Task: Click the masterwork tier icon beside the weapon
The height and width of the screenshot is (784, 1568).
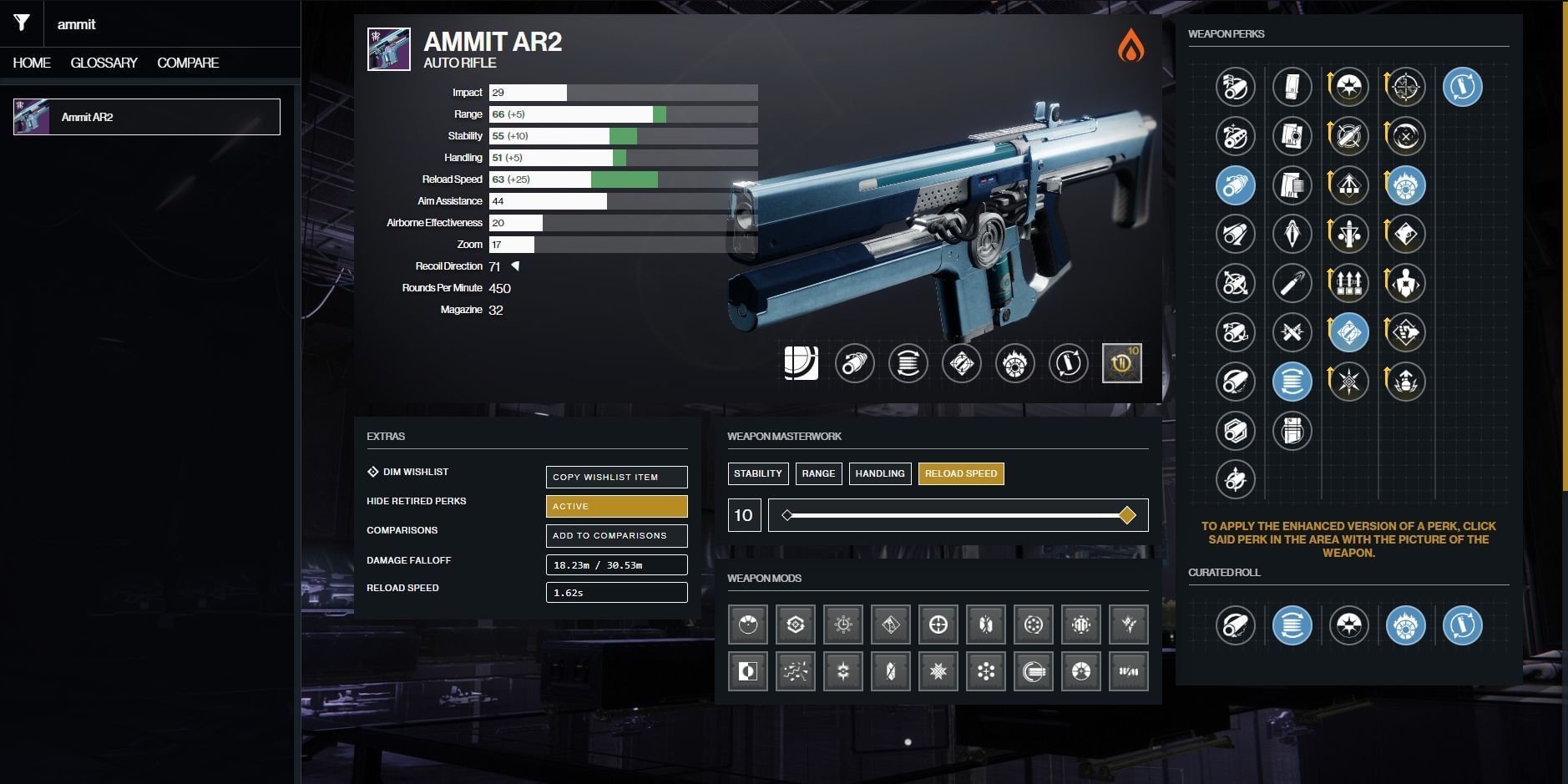Action: coord(1121,362)
